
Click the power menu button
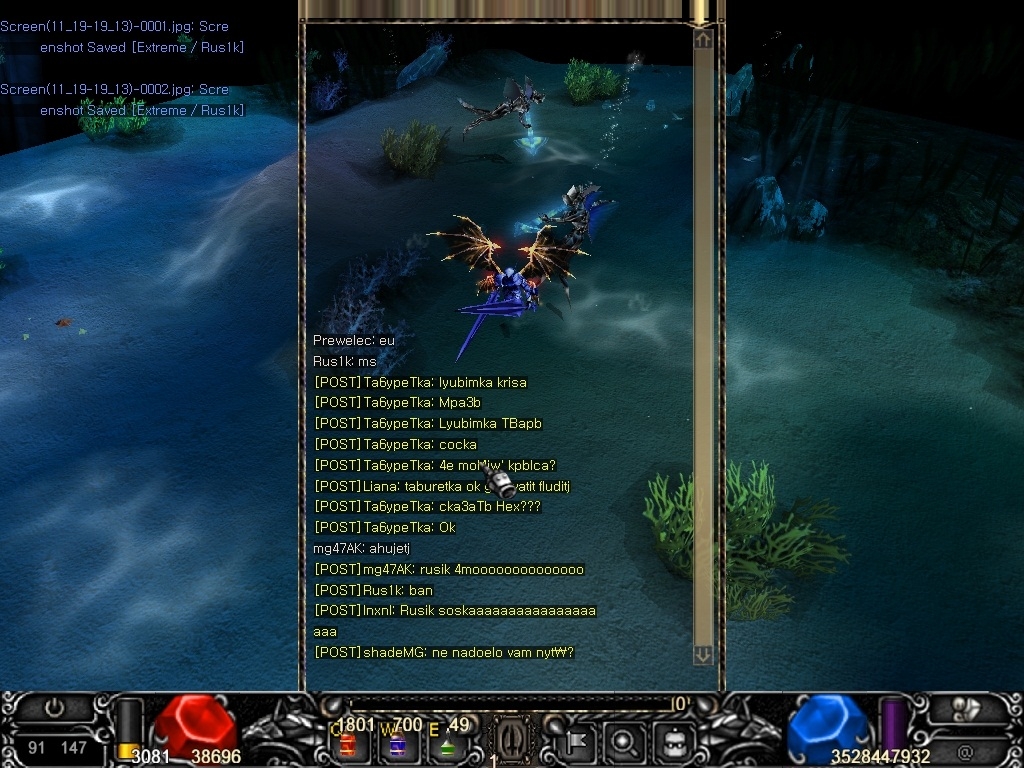(x=54, y=708)
